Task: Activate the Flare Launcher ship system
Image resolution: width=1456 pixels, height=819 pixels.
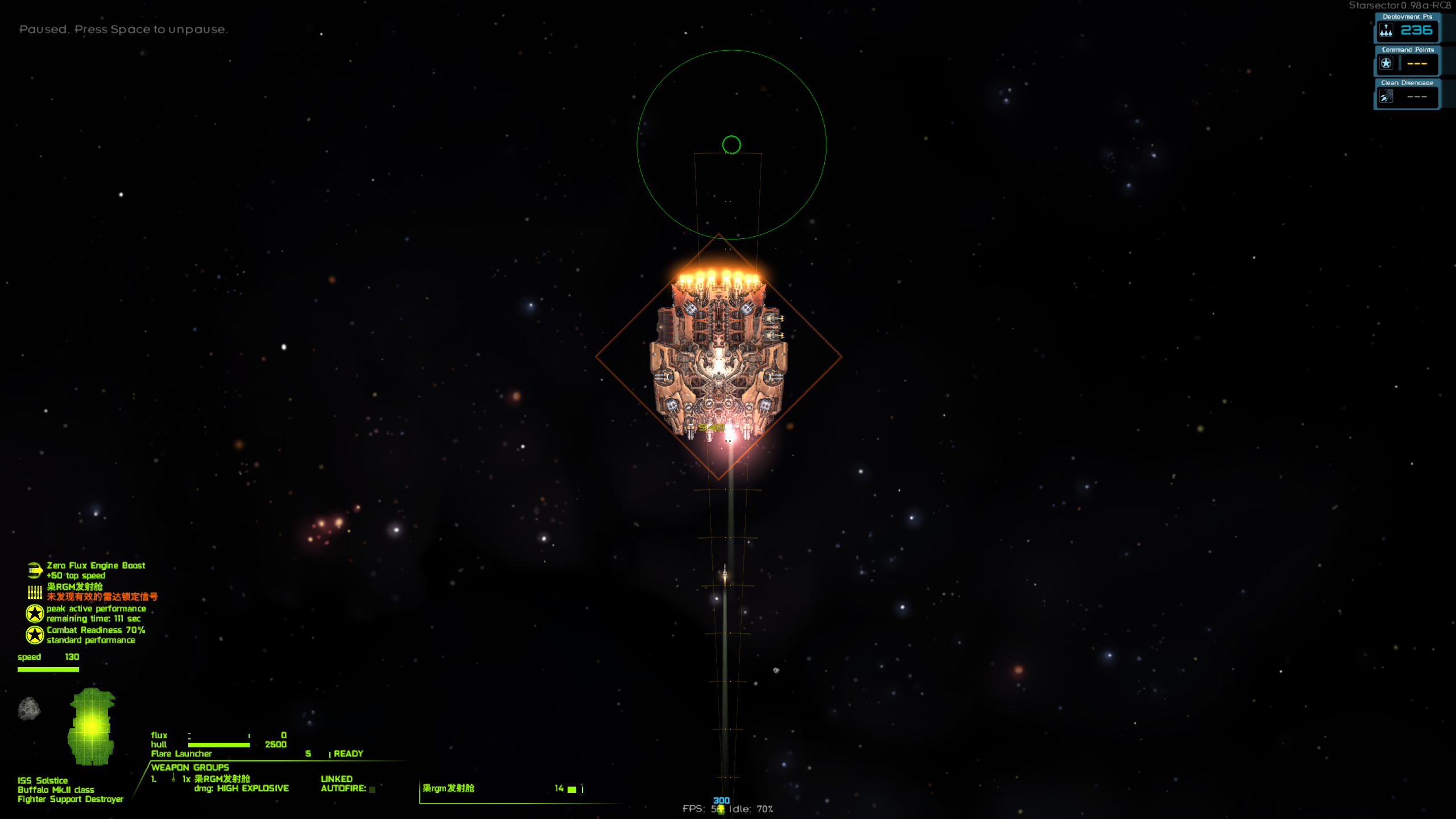Action: [x=181, y=754]
